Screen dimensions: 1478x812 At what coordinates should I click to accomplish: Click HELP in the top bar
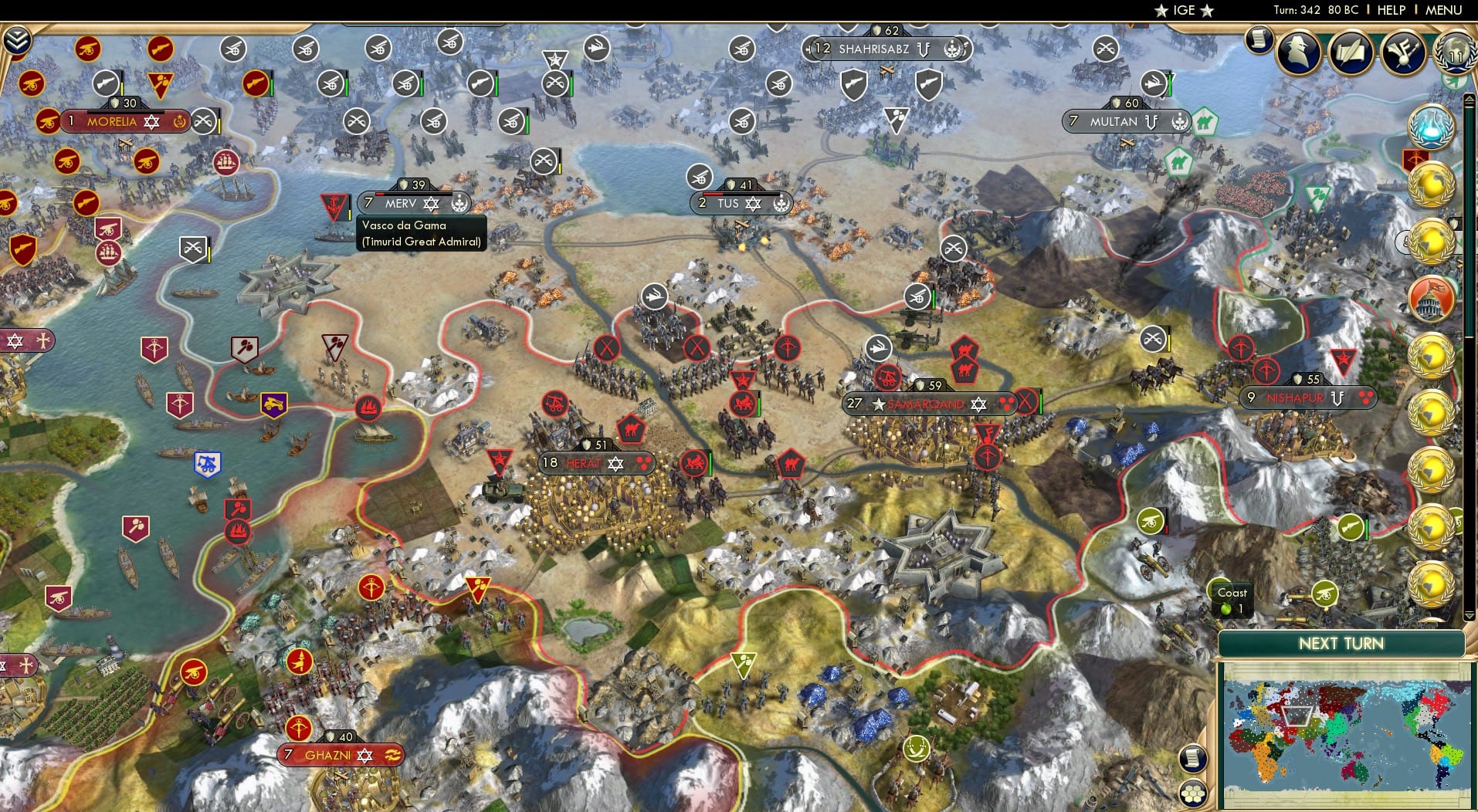click(x=1392, y=10)
